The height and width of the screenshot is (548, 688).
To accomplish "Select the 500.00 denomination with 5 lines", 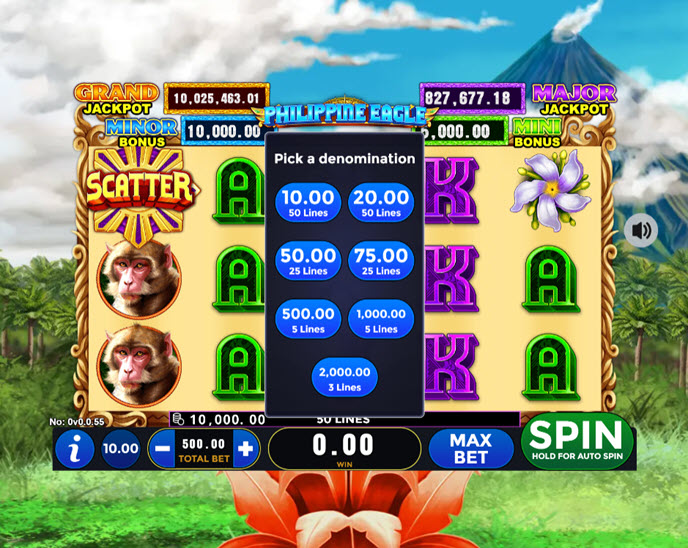I will tap(308, 319).
